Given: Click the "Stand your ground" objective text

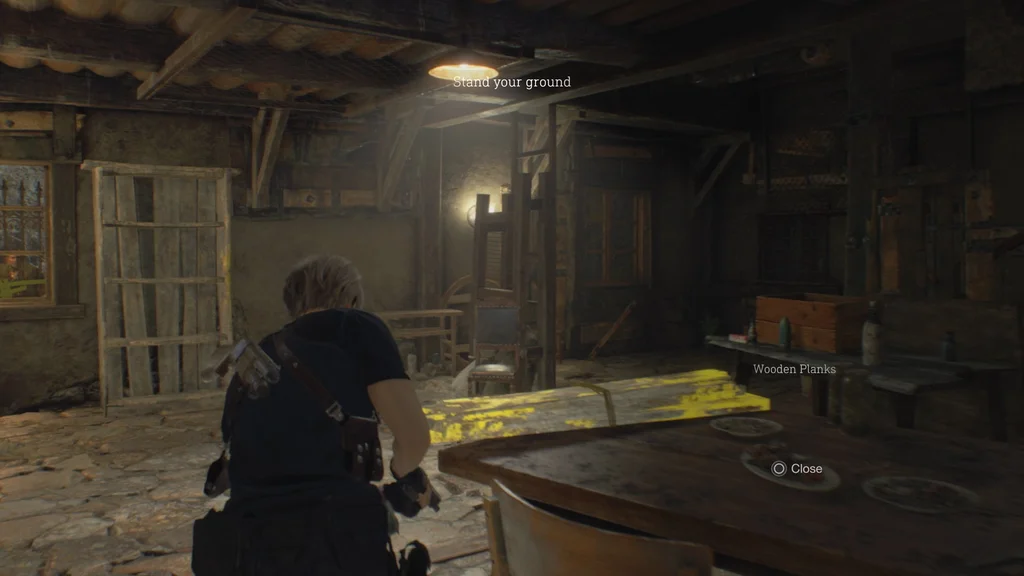Looking at the screenshot, I should pyautogui.click(x=512, y=82).
